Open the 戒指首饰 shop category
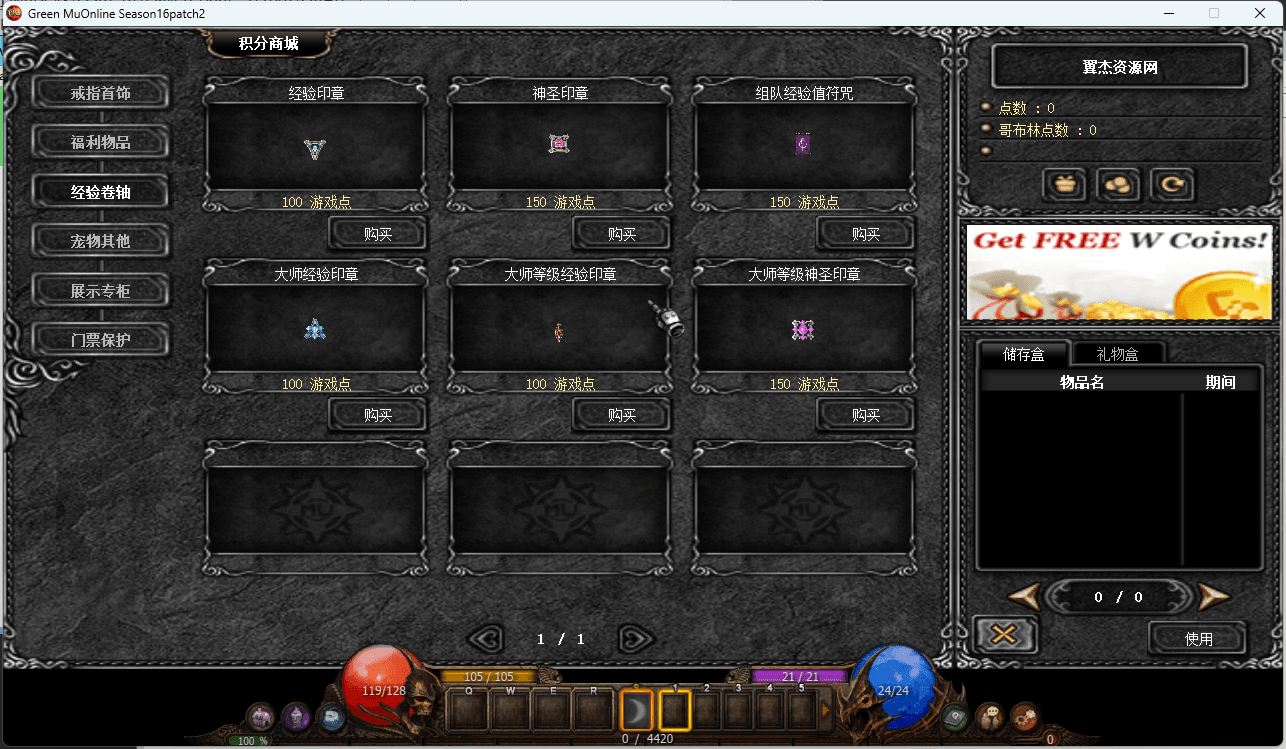Viewport: 1286px width, 749px height. click(100, 93)
